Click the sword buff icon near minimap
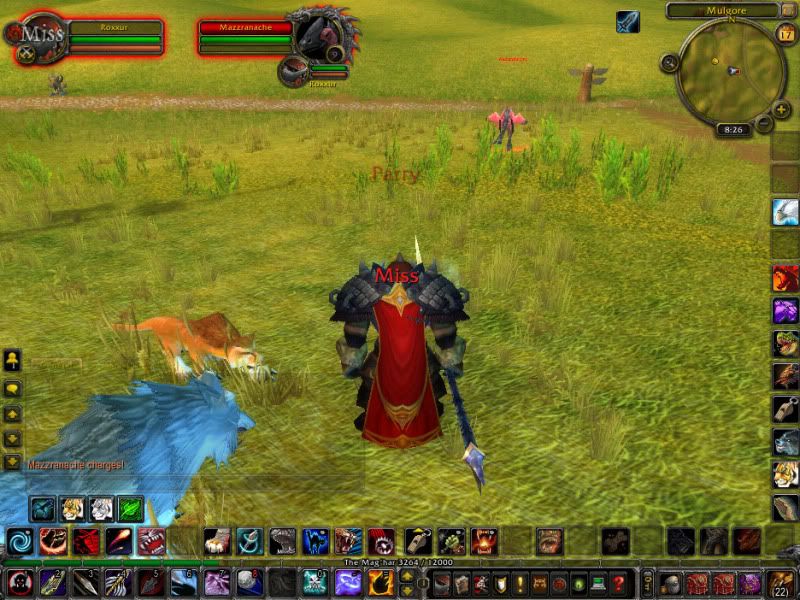The height and width of the screenshot is (600, 800). point(627,22)
